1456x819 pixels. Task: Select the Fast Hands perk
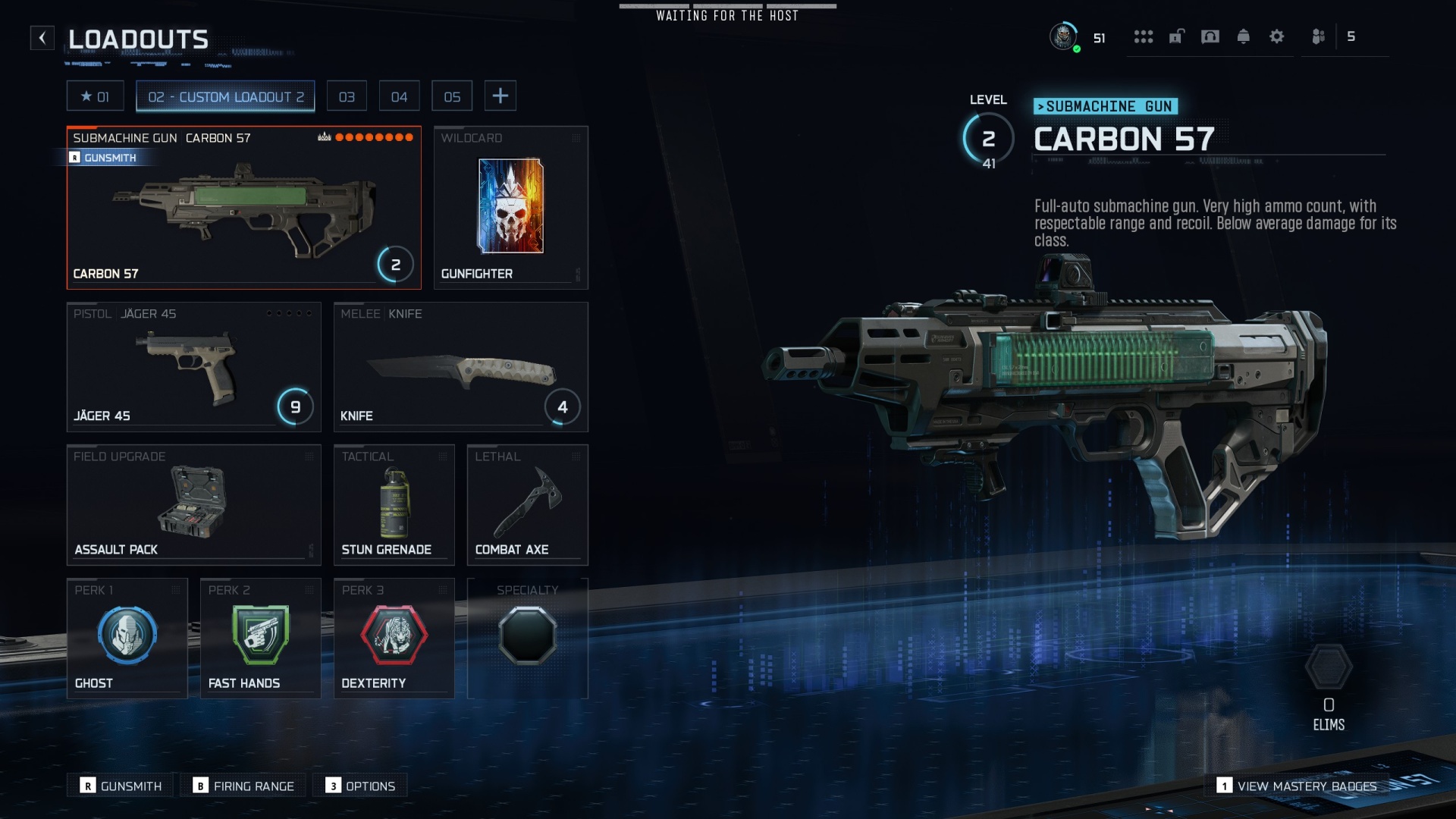(x=260, y=635)
